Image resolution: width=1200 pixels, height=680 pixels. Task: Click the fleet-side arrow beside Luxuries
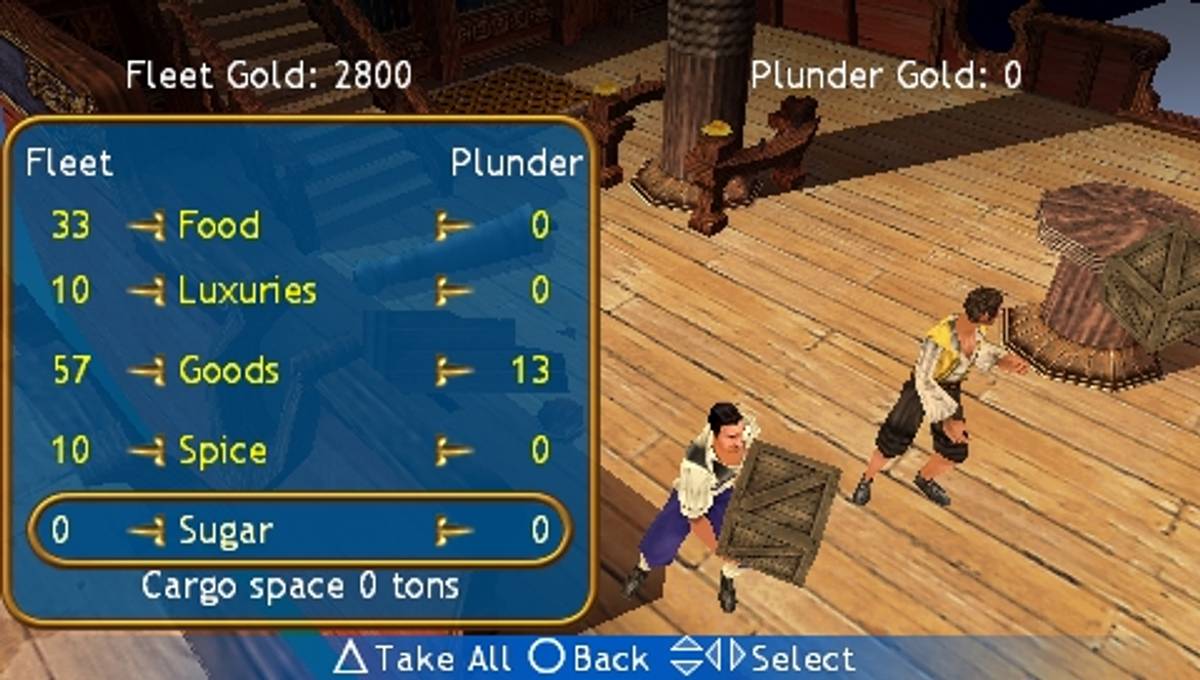pos(147,292)
